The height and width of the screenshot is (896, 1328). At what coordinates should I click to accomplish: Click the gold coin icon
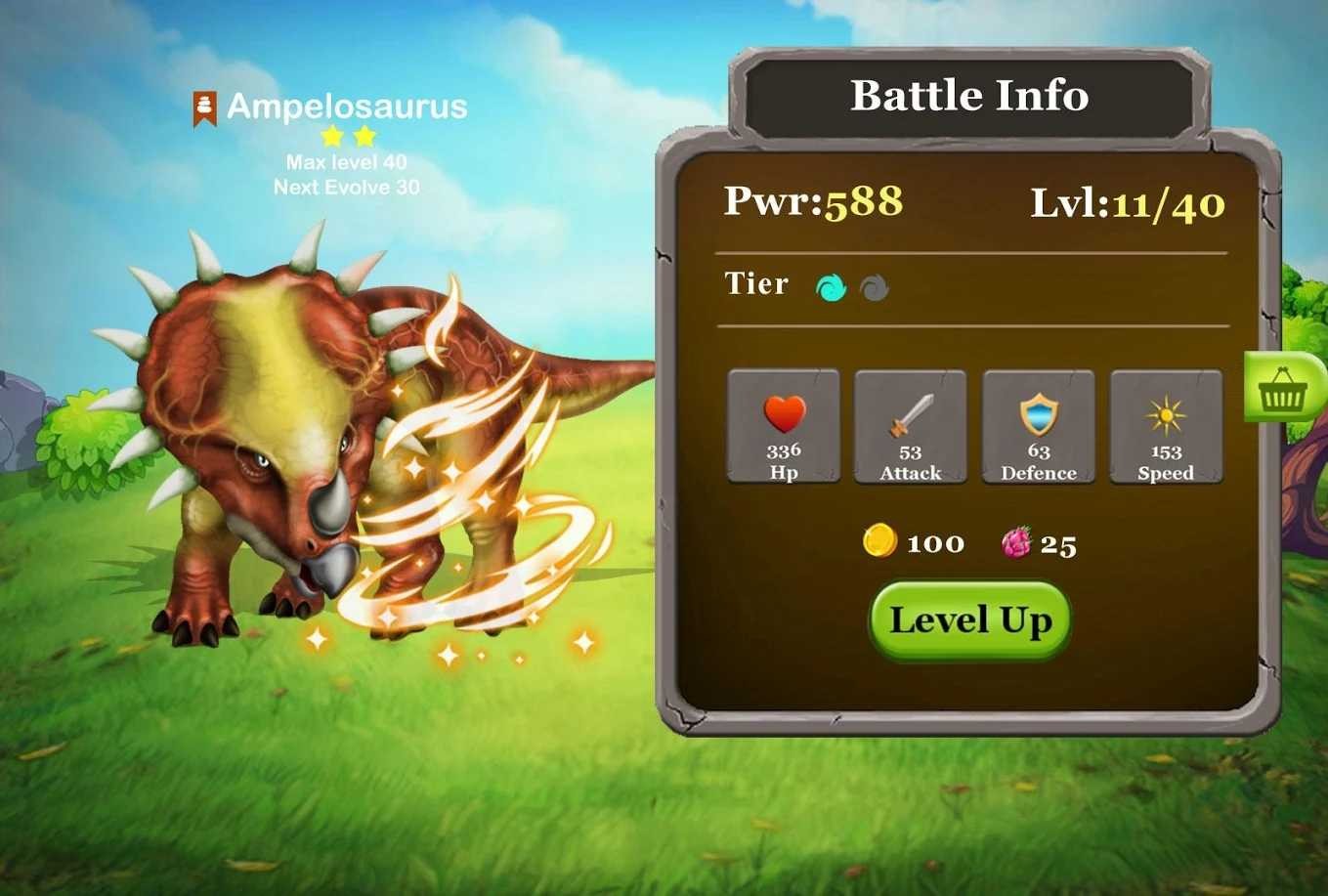tap(878, 541)
